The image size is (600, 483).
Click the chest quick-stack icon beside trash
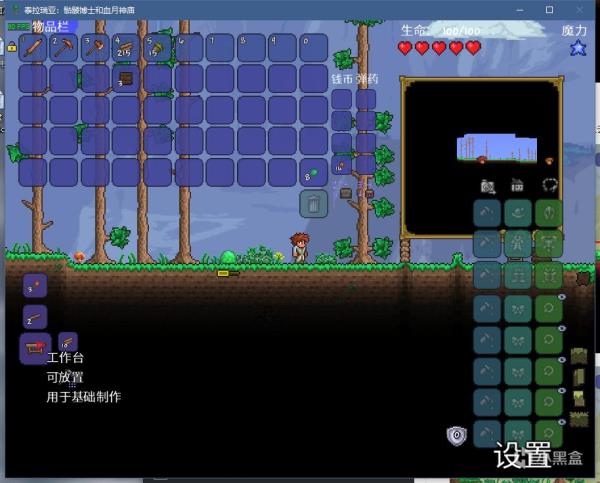click(347, 192)
